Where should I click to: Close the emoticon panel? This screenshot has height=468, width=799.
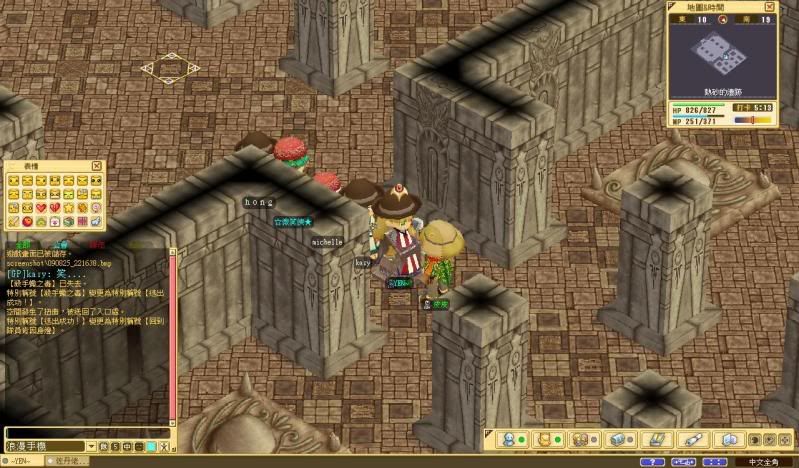pos(97,166)
